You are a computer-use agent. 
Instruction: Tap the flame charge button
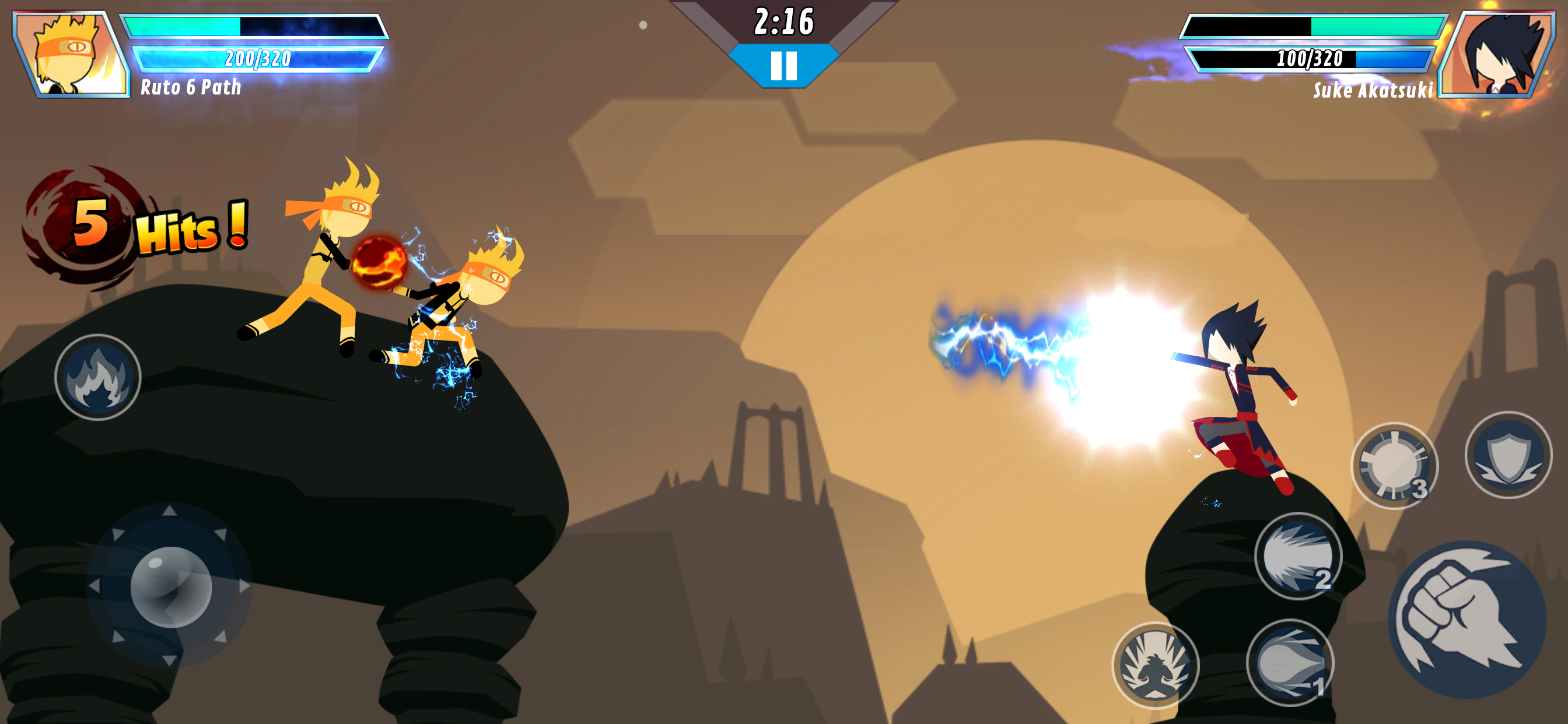click(97, 377)
